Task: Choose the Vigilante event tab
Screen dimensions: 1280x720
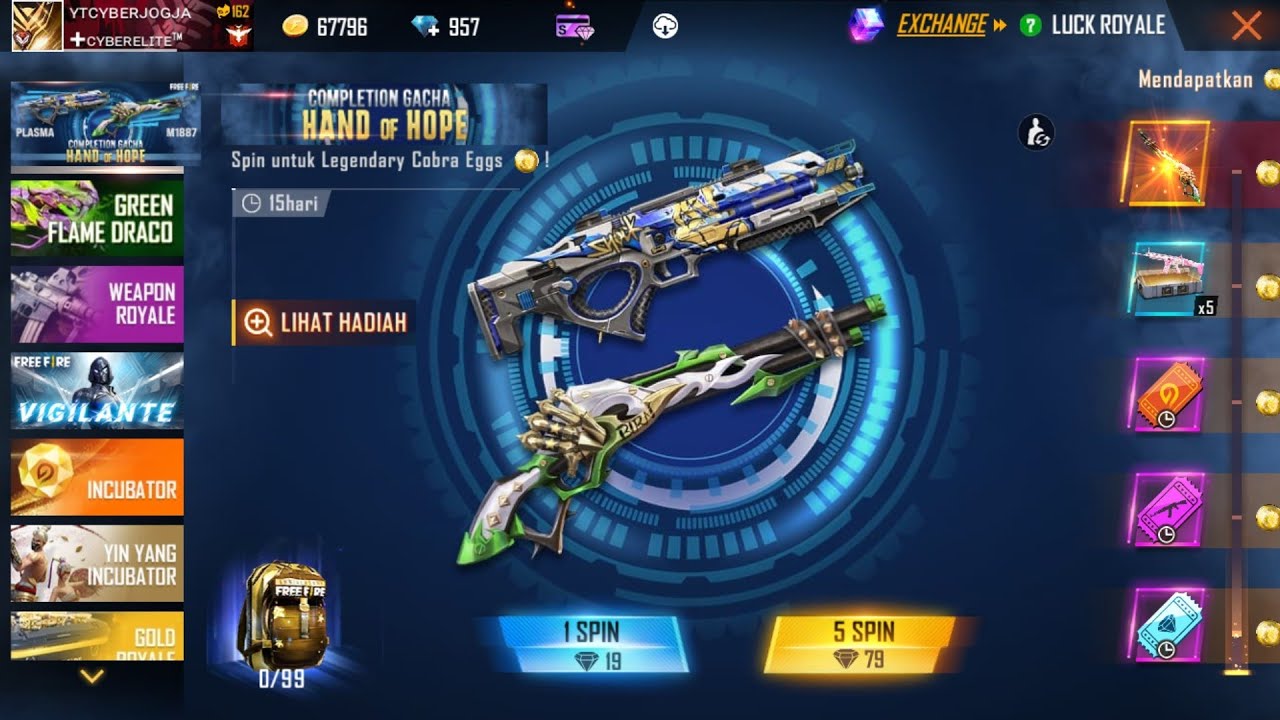Action: pyautogui.click(x=97, y=391)
